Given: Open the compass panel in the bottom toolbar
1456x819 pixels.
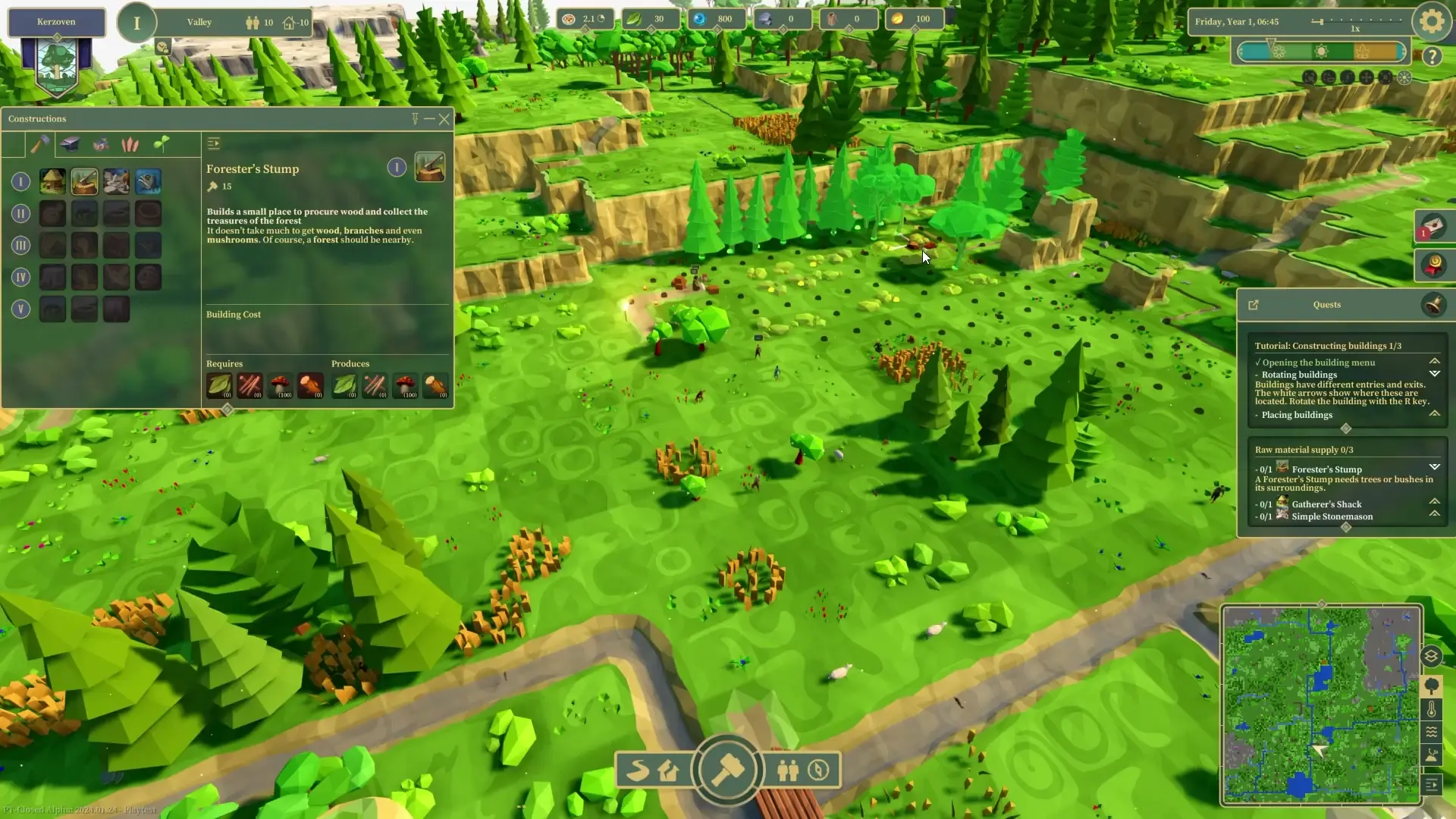Looking at the screenshot, I should pyautogui.click(x=819, y=770).
